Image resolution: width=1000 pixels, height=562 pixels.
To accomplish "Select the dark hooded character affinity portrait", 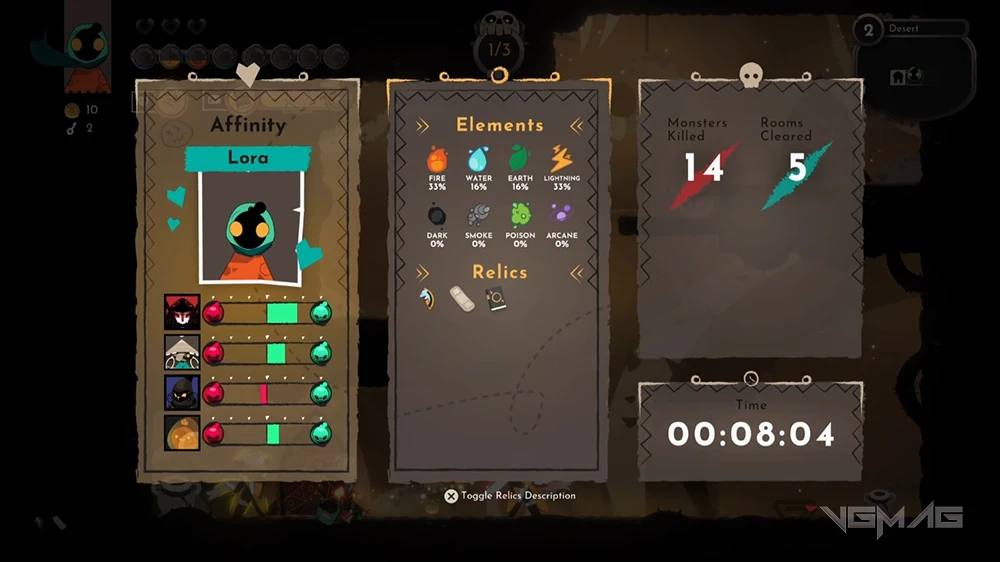I will click(182, 393).
